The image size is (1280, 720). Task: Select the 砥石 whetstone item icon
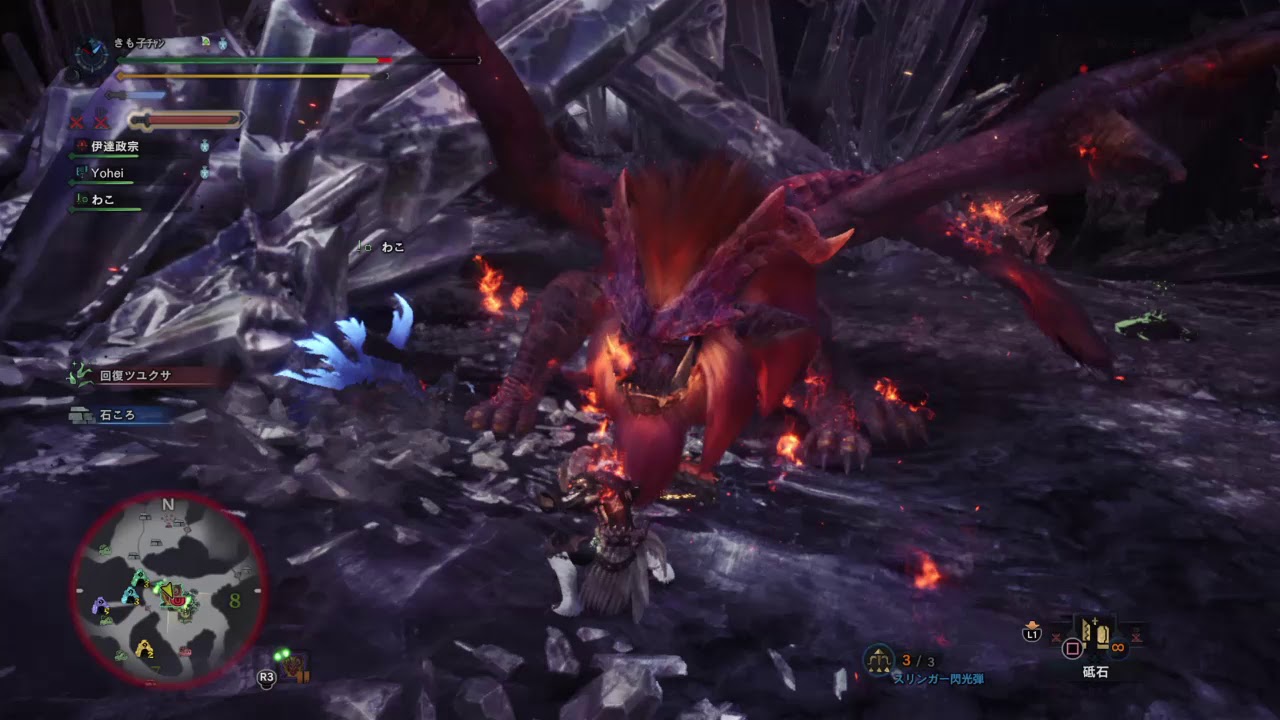(x=1094, y=634)
